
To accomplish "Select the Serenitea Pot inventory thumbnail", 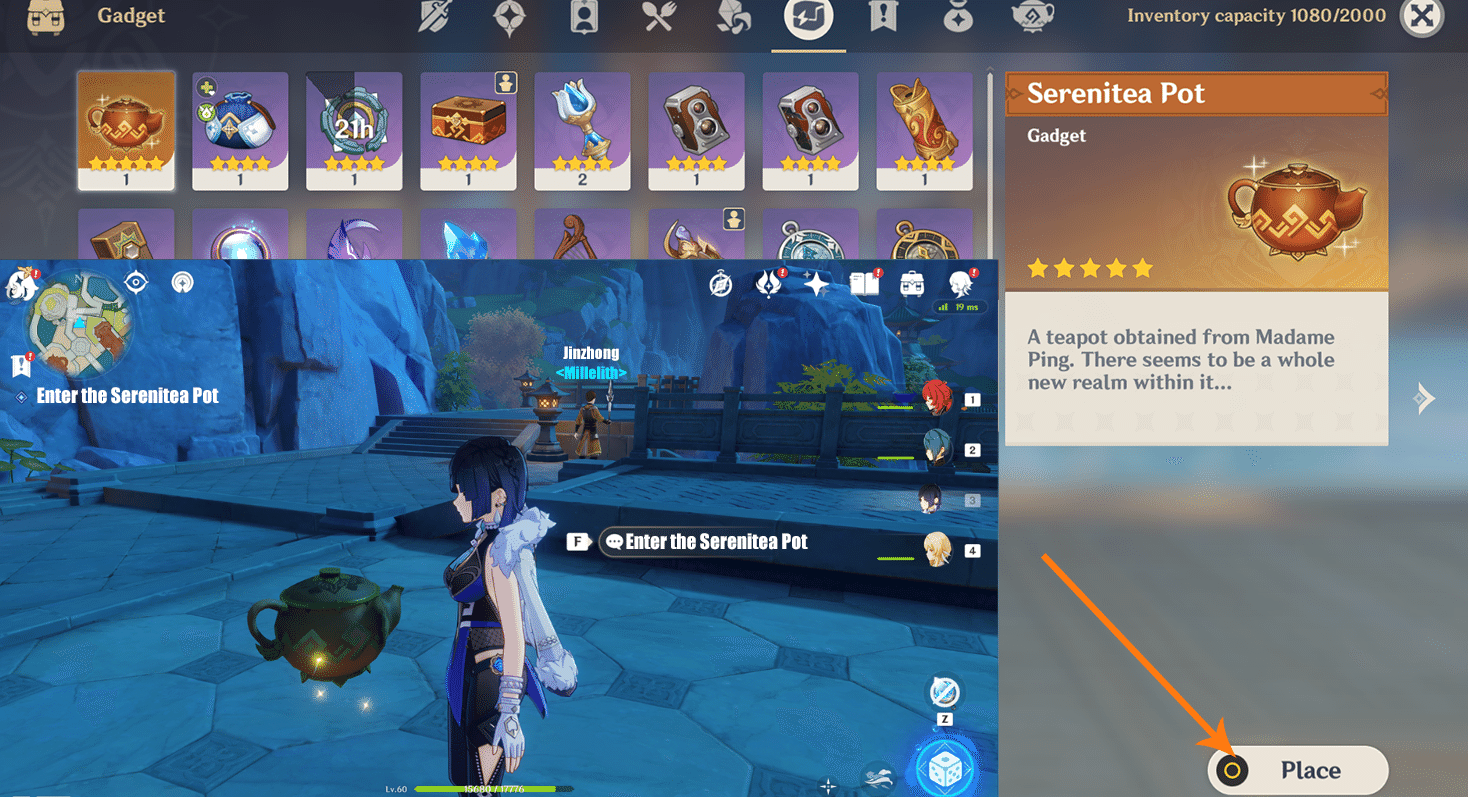I will point(126,130).
